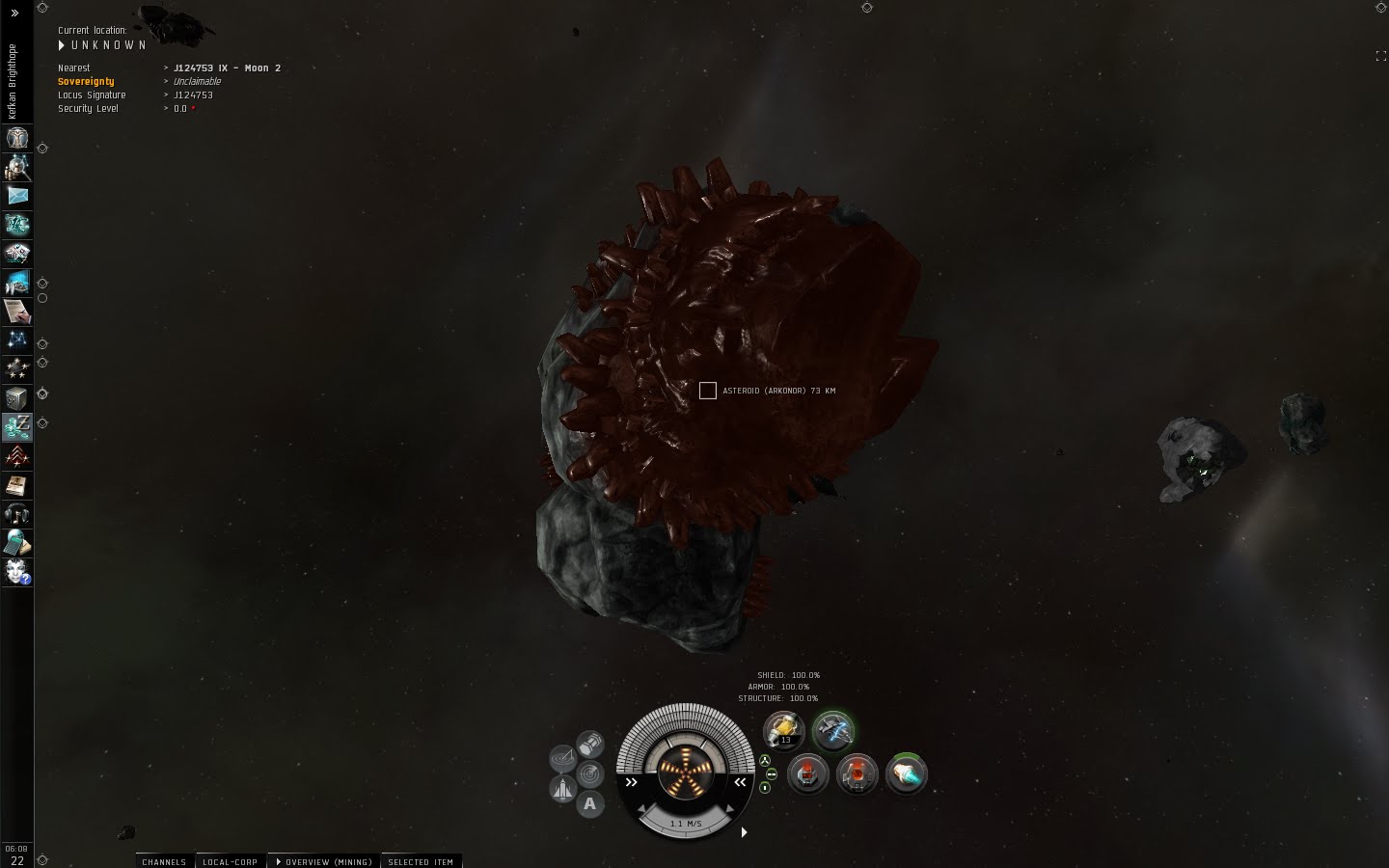Select the crystal ammo module on the far right

(x=907, y=774)
